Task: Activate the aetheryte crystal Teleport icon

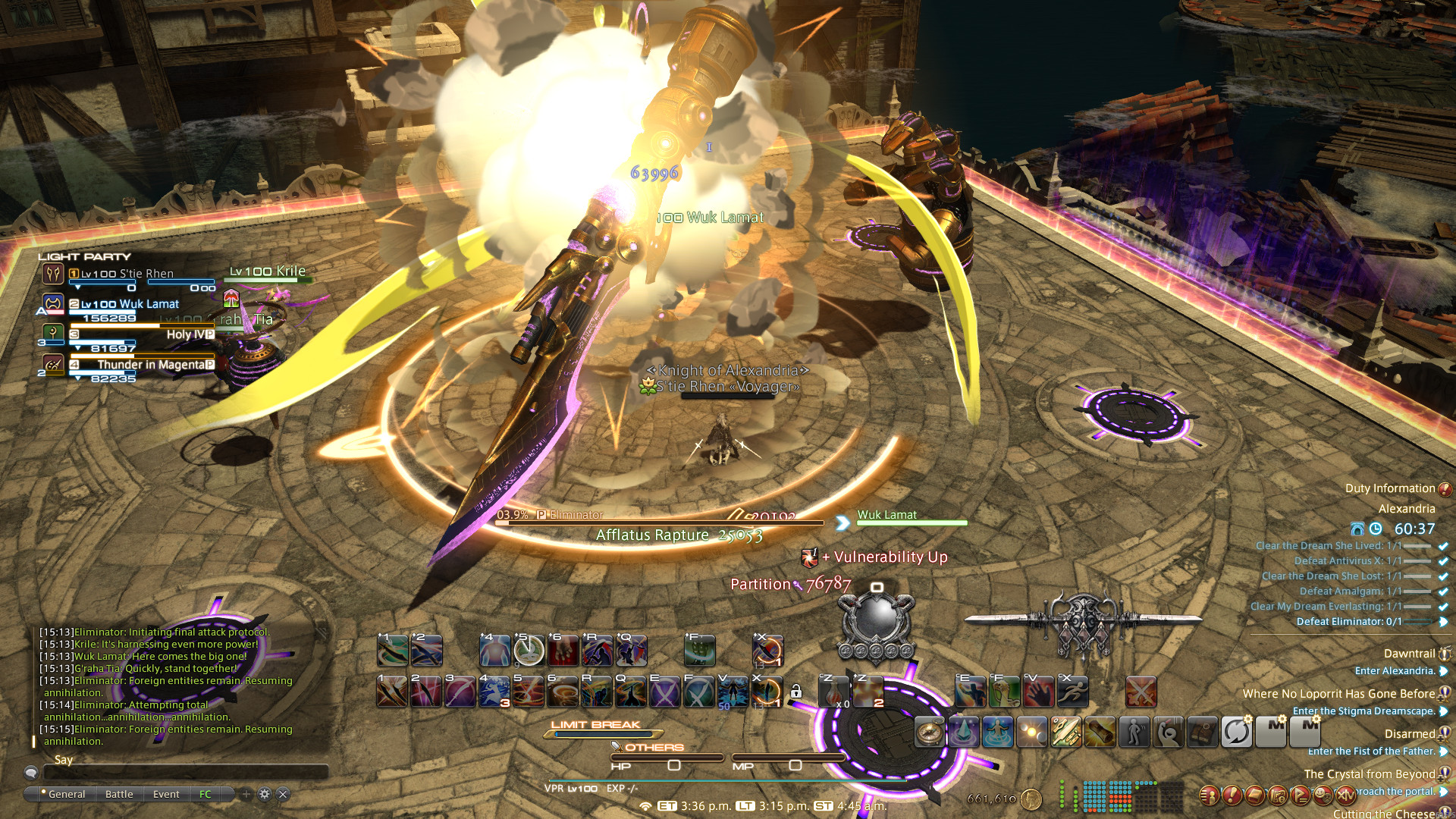Action: click(x=964, y=733)
